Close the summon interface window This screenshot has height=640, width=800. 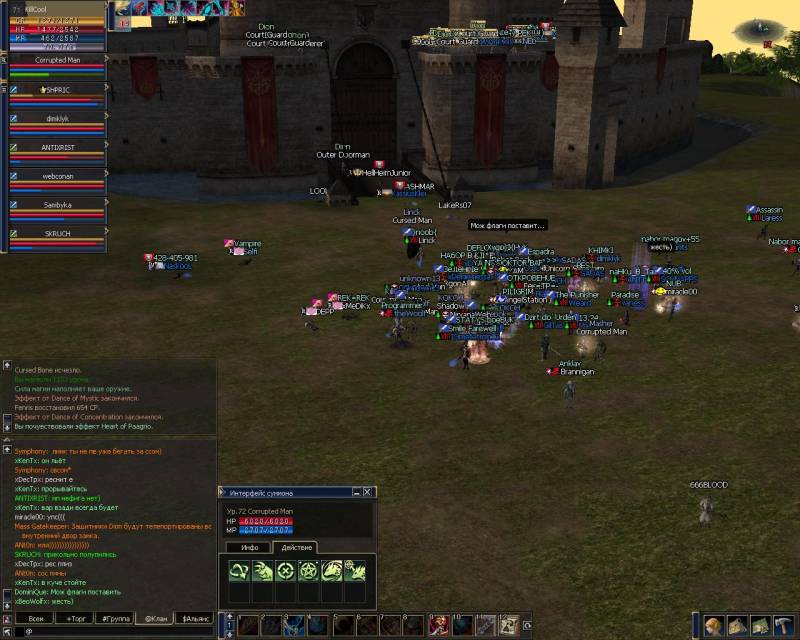click(x=368, y=492)
